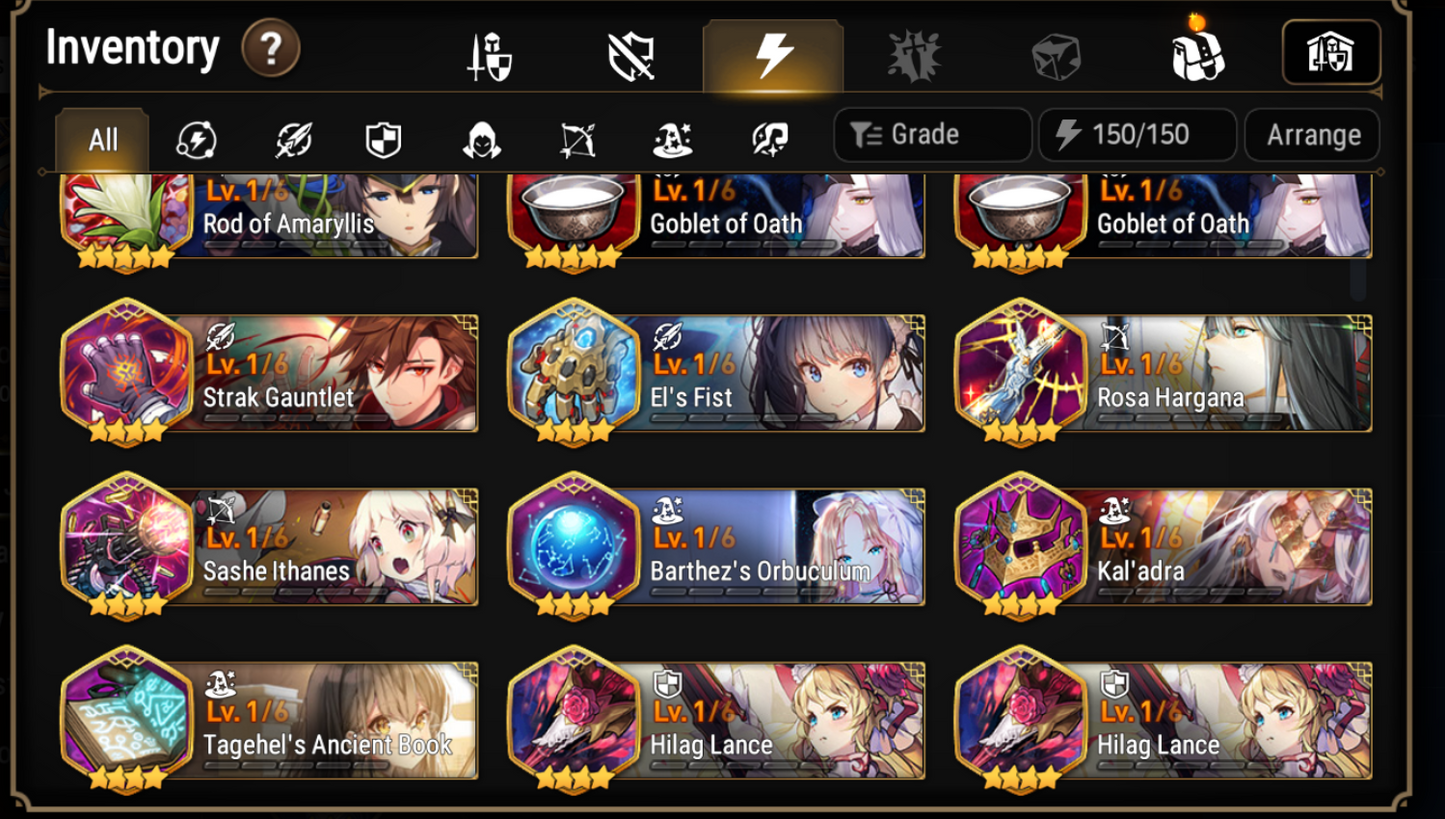Open the equipment tab with sword and shield icon
This screenshot has width=1445, height=819.
[491, 55]
